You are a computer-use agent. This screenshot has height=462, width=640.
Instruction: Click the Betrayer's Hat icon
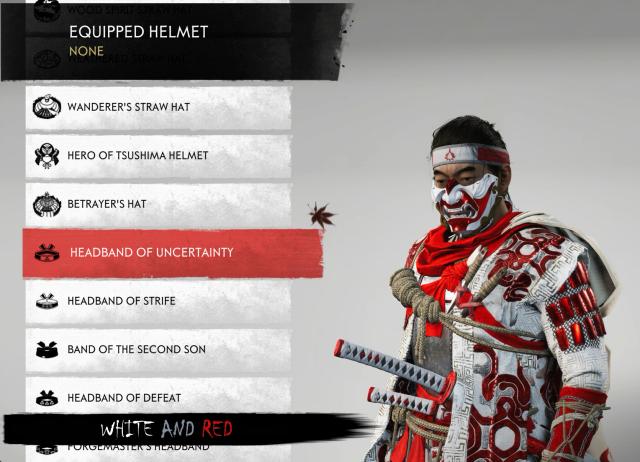pyautogui.click(x=46, y=204)
